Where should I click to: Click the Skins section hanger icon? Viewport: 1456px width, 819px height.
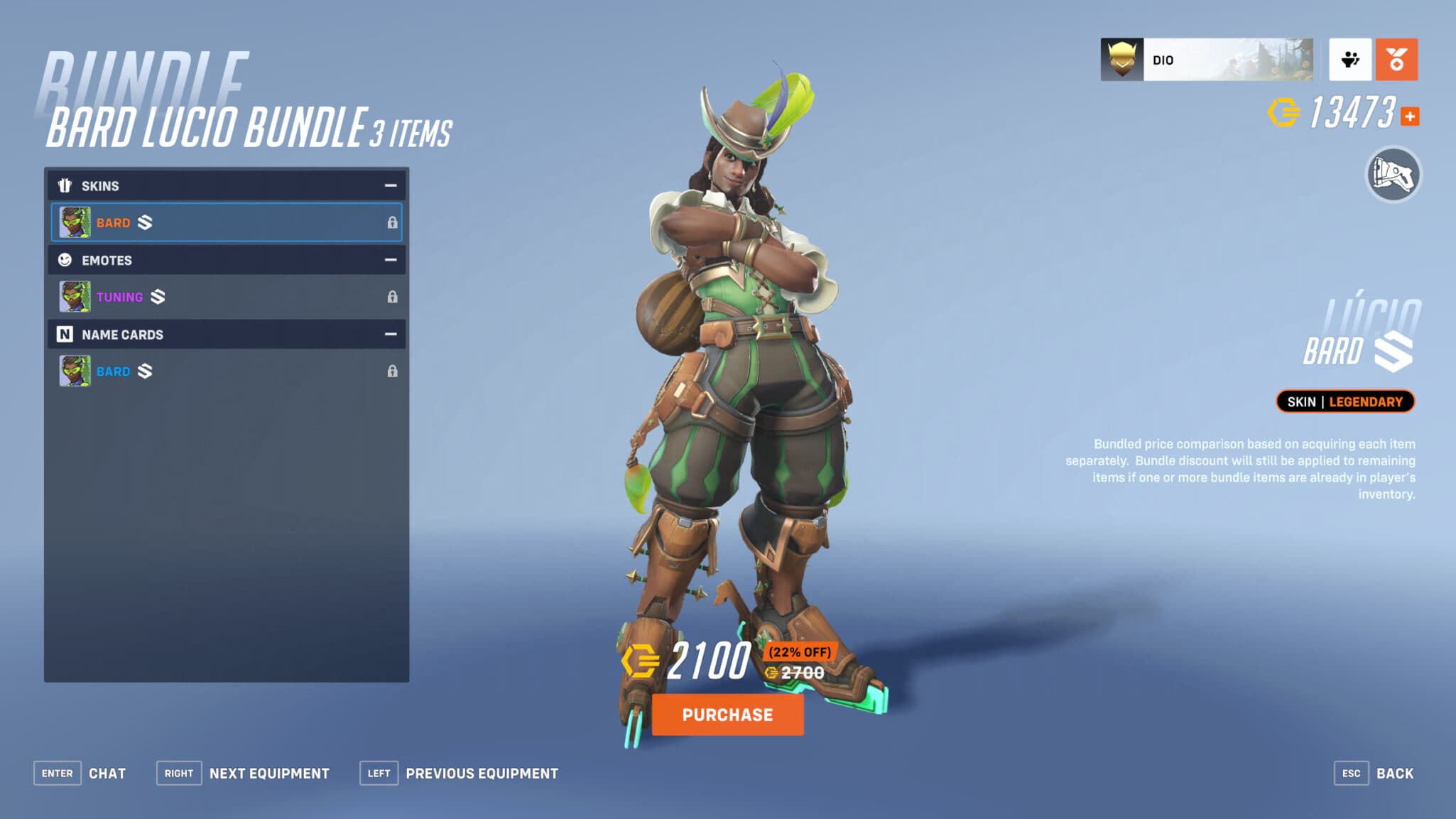pyautogui.click(x=65, y=185)
